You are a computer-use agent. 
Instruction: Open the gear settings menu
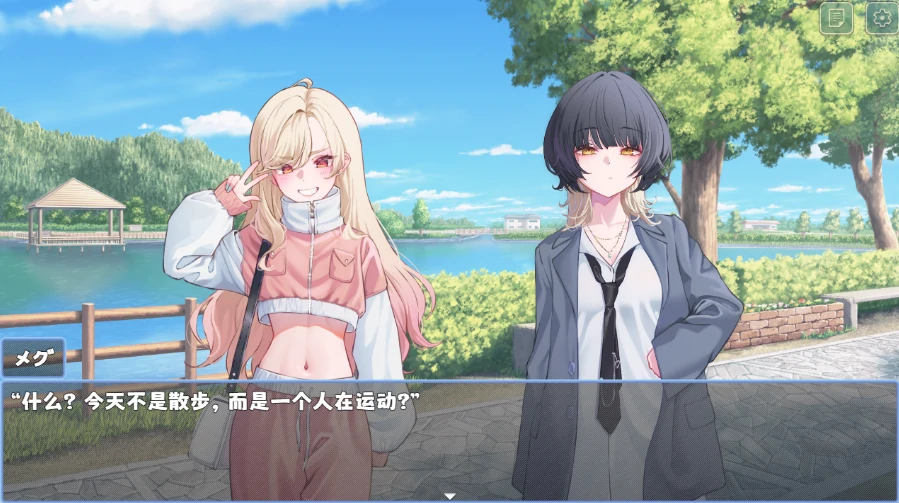tap(881, 17)
